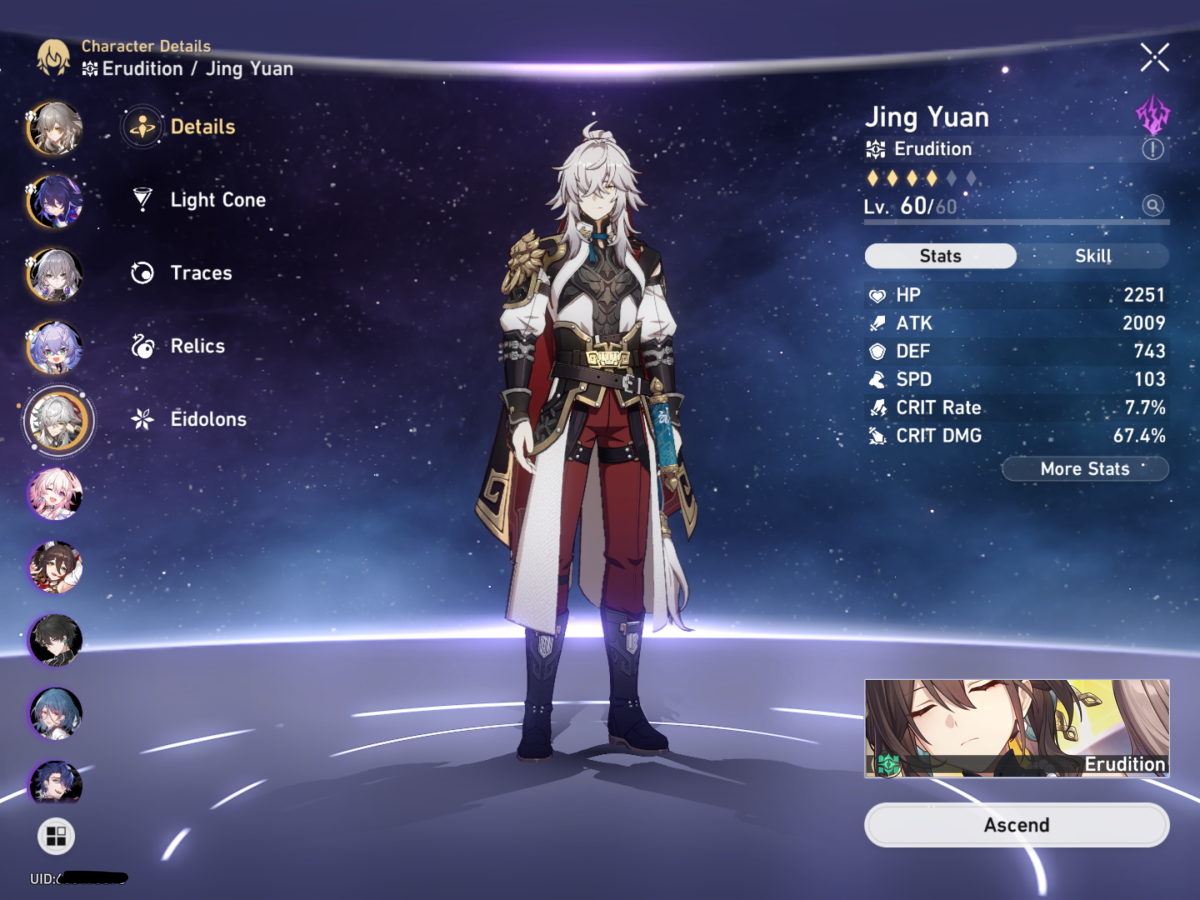Switch to the Stats tab
The height and width of the screenshot is (900, 1200).
point(940,256)
